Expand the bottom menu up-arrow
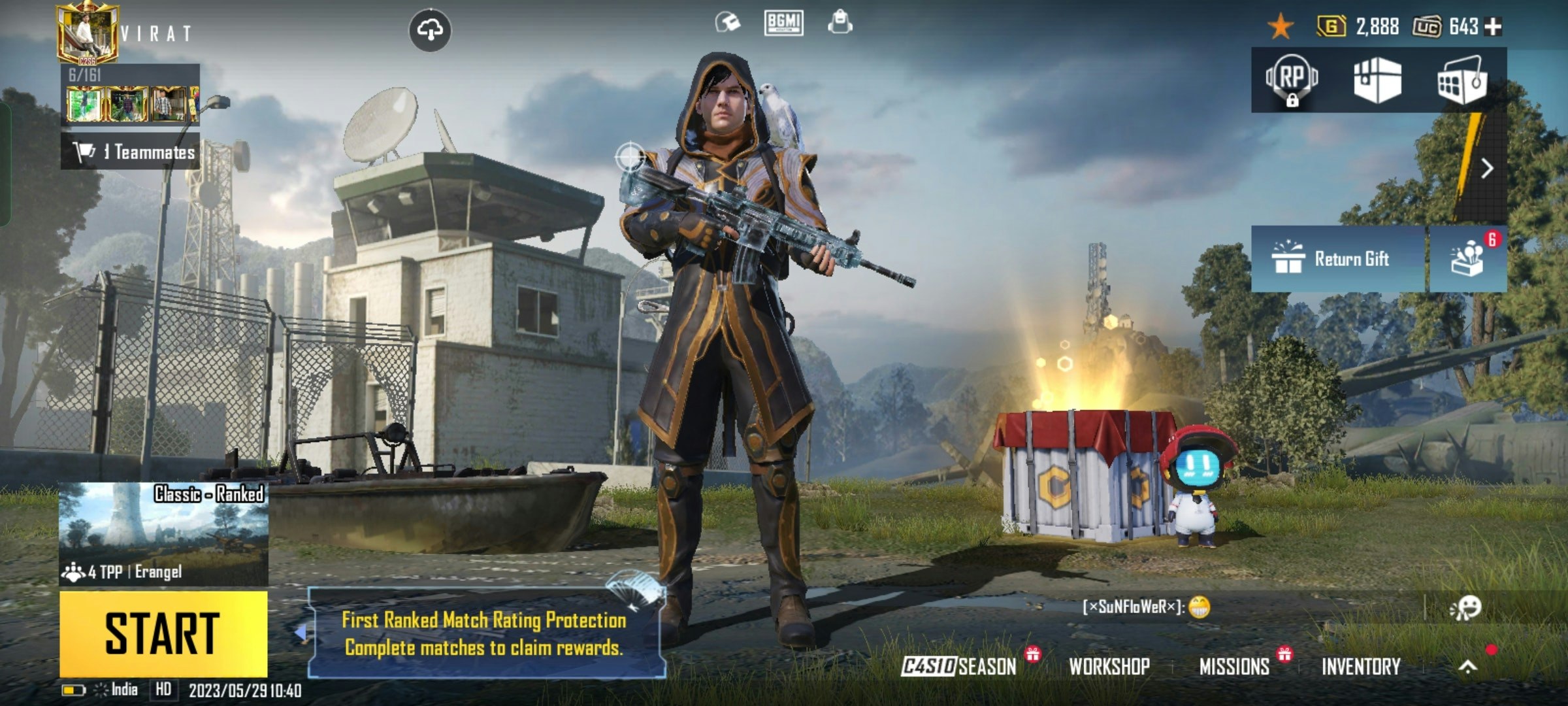 (x=1468, y=666)
